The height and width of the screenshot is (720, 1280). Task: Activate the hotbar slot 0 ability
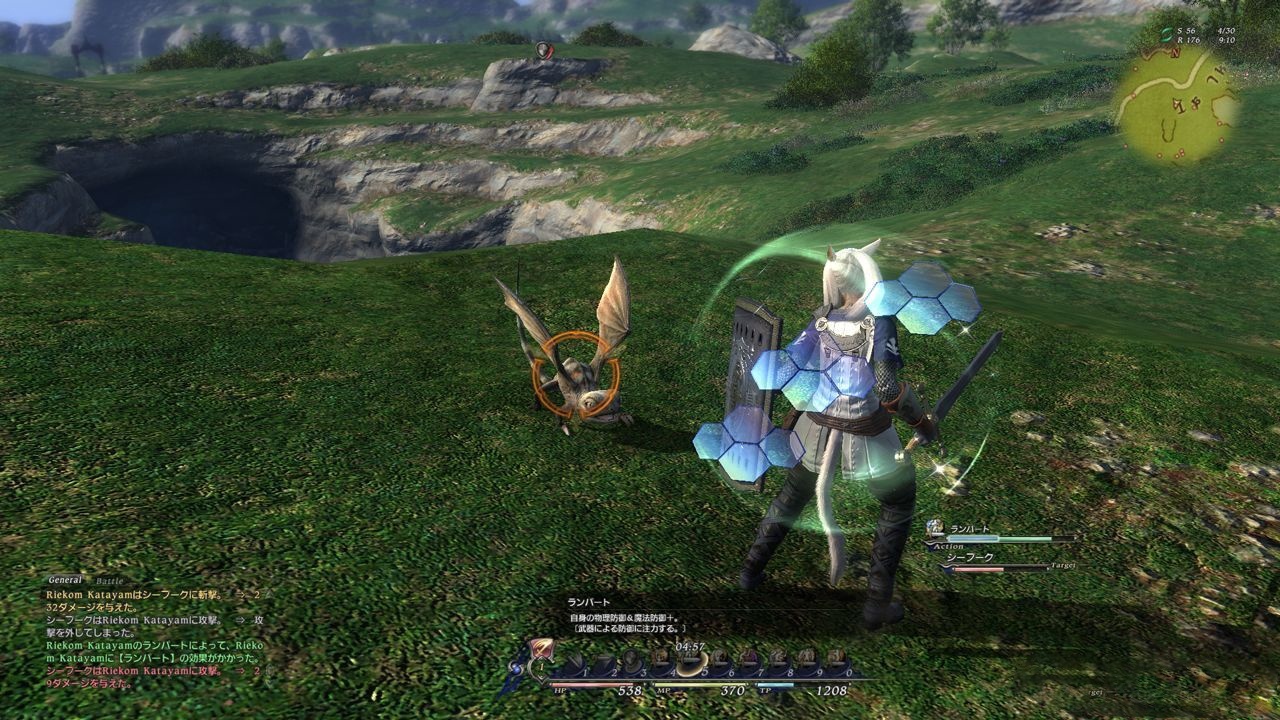(836, 660)
